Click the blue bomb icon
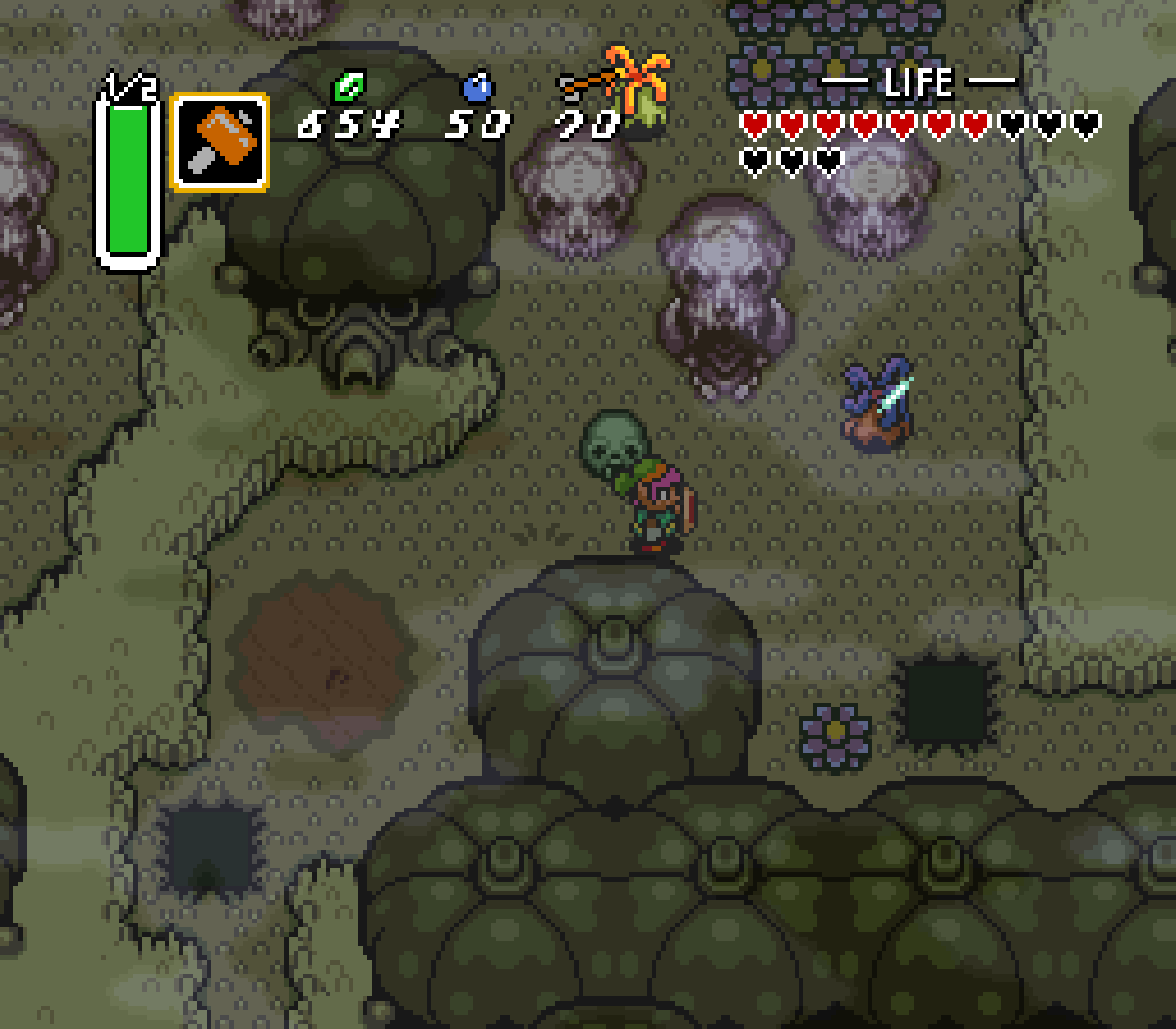The width and height of the screenshot is (1176, 1029). coord(477,86)
